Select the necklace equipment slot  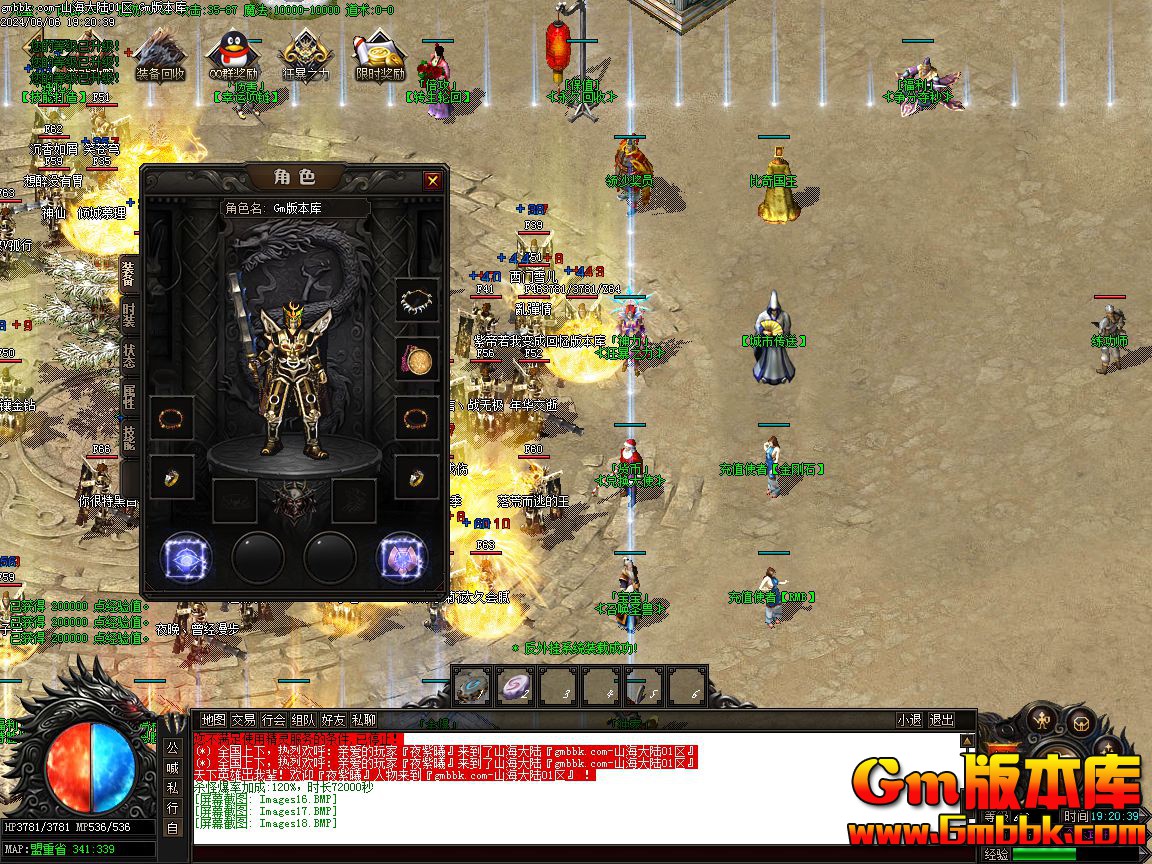pyautogui.click(x=416, y=300)
